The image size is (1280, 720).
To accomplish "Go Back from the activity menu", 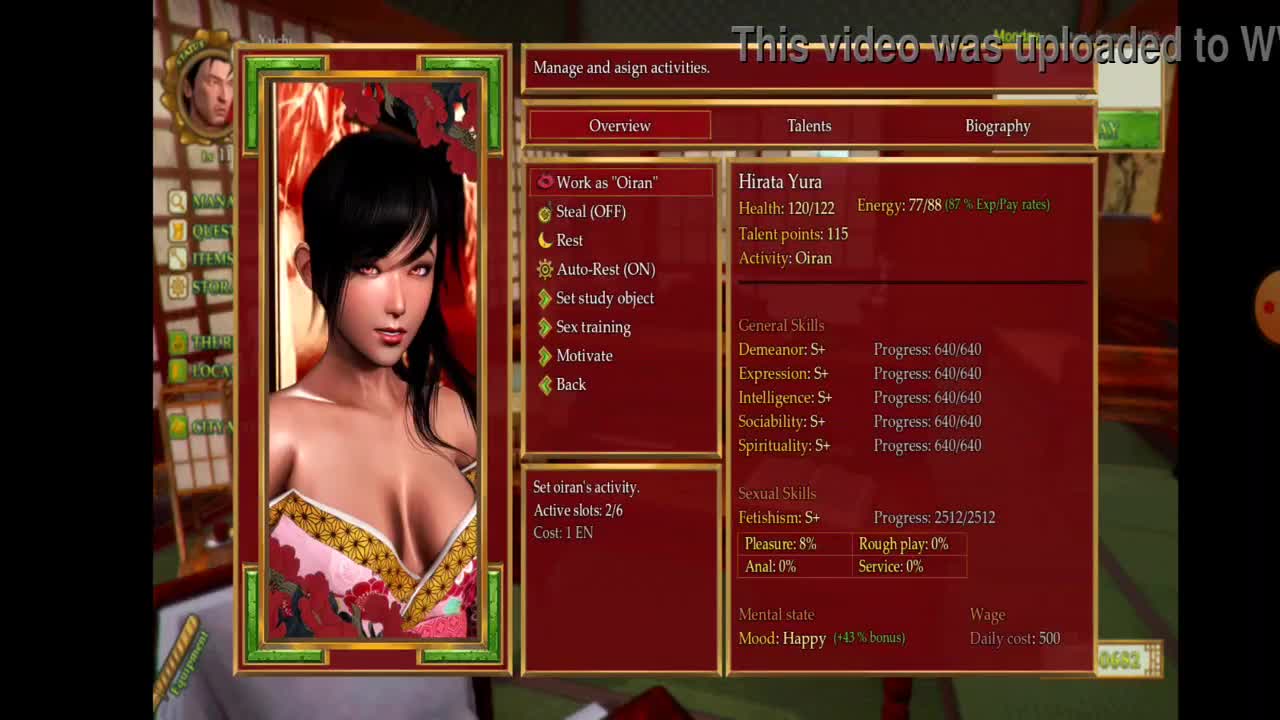I will [x=570, y=385].
